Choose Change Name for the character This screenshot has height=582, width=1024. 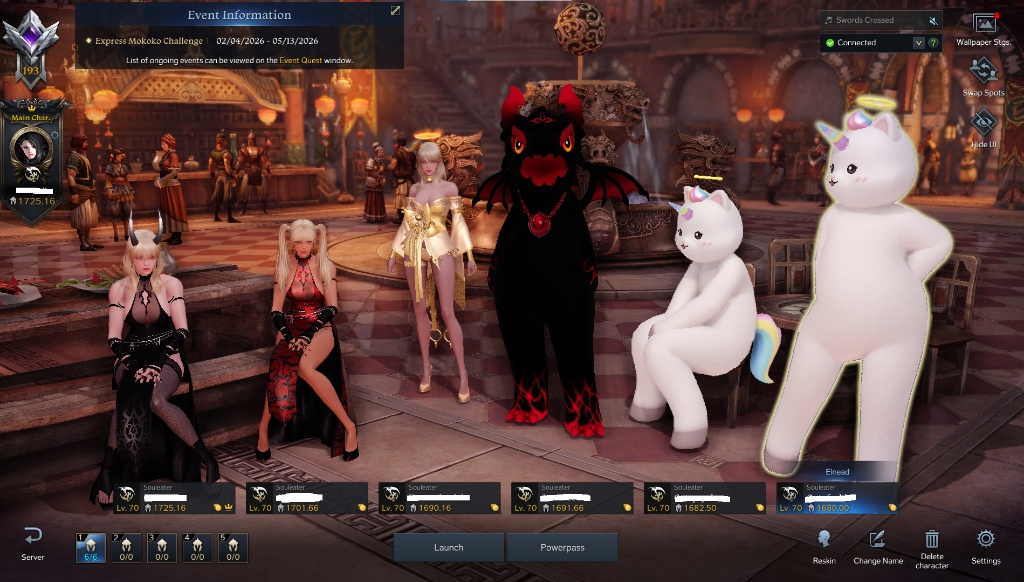pyautogui.click(x=877, y=544)
